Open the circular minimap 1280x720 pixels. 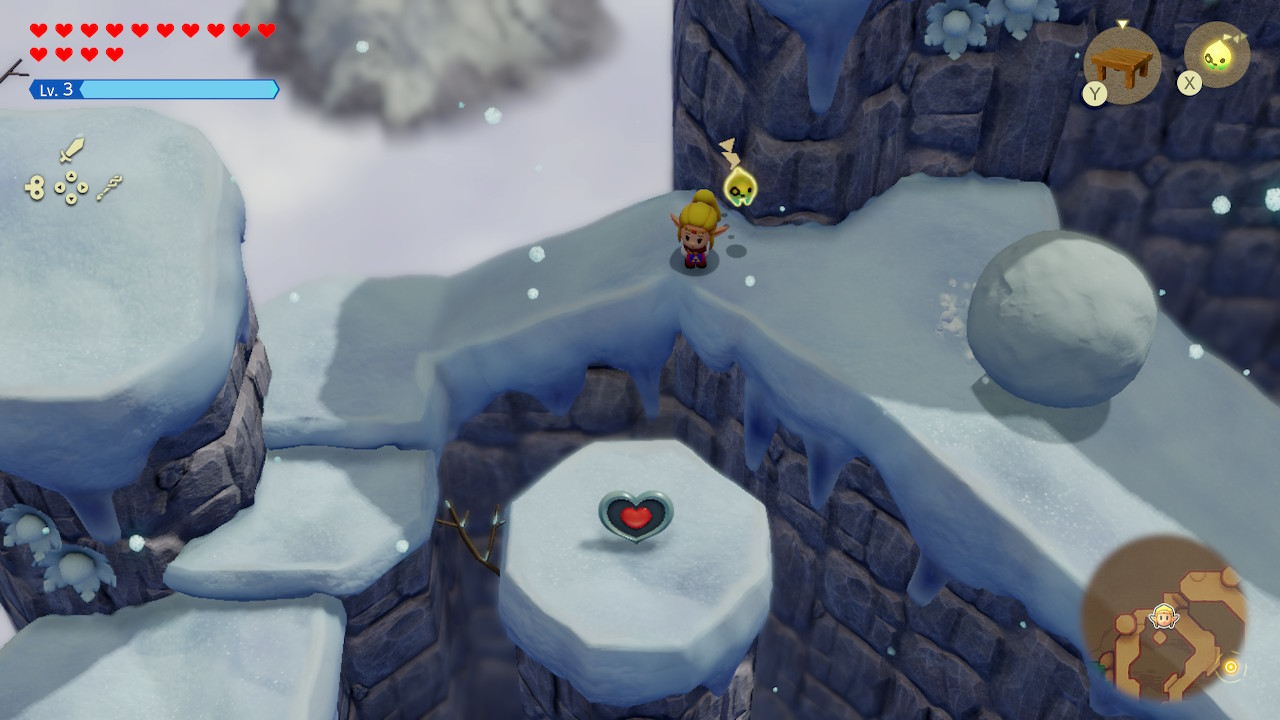(1164, 617)
